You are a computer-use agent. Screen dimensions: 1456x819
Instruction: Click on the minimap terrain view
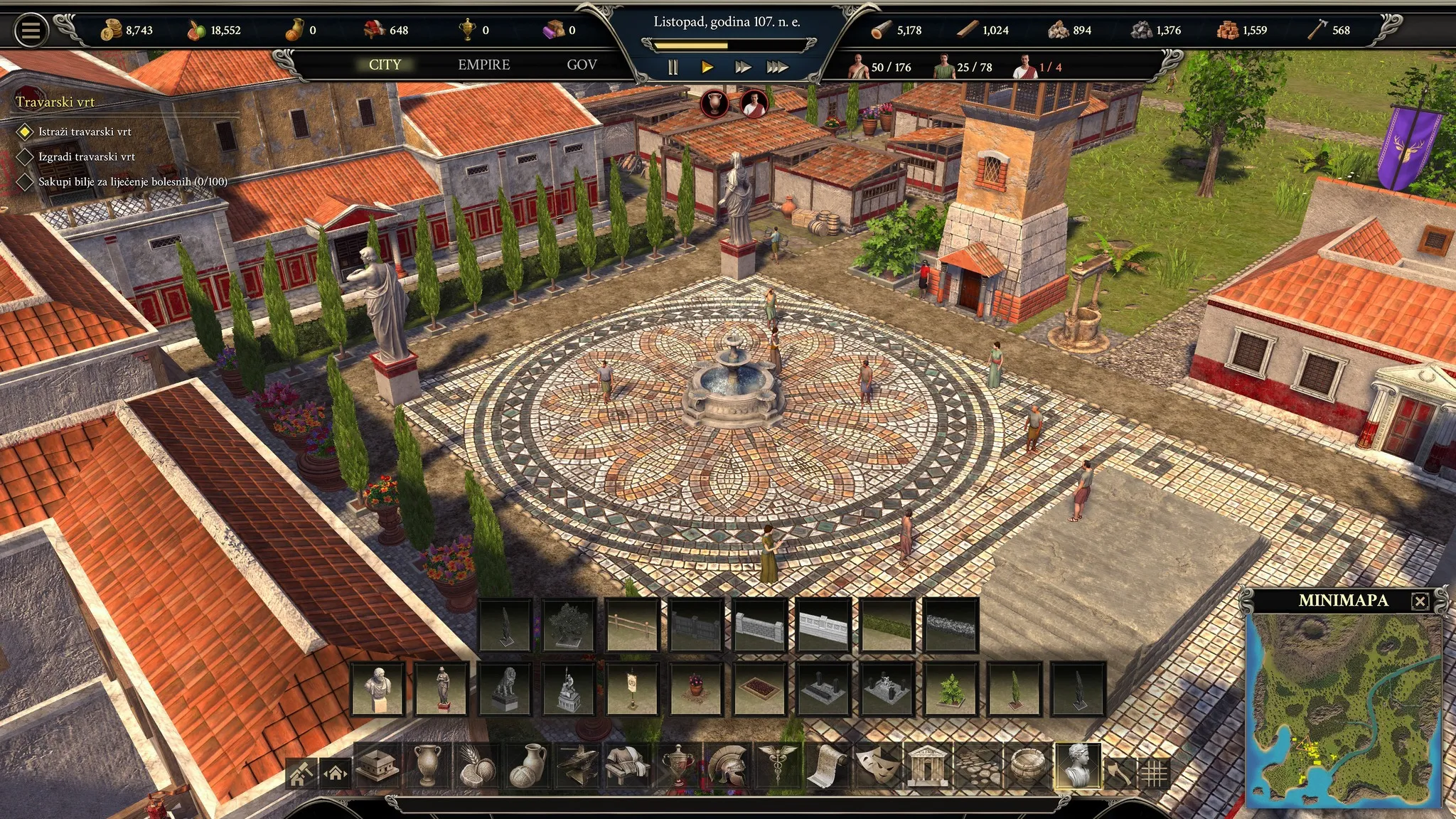click(1344, 711)
